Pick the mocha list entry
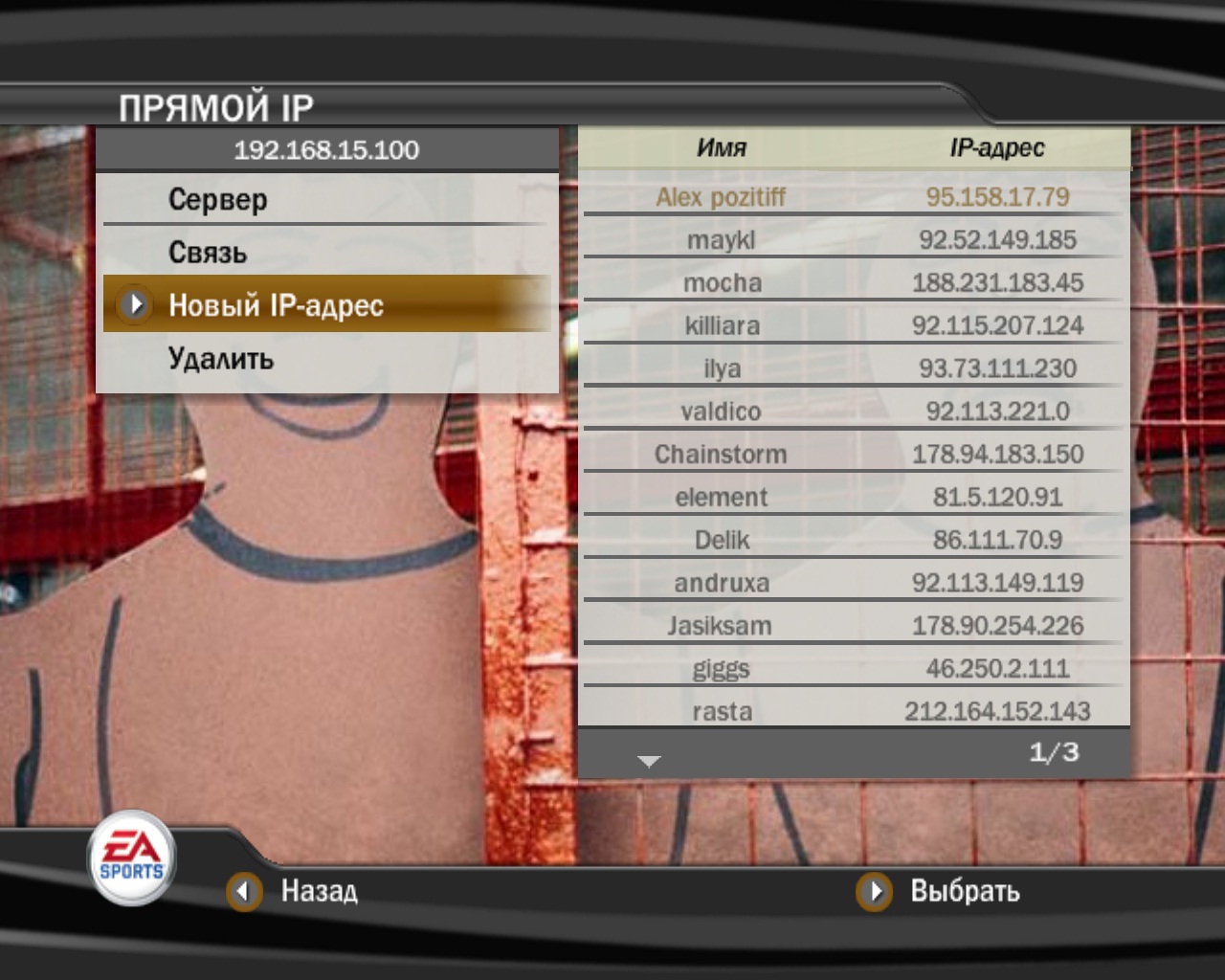 (852, 283)
